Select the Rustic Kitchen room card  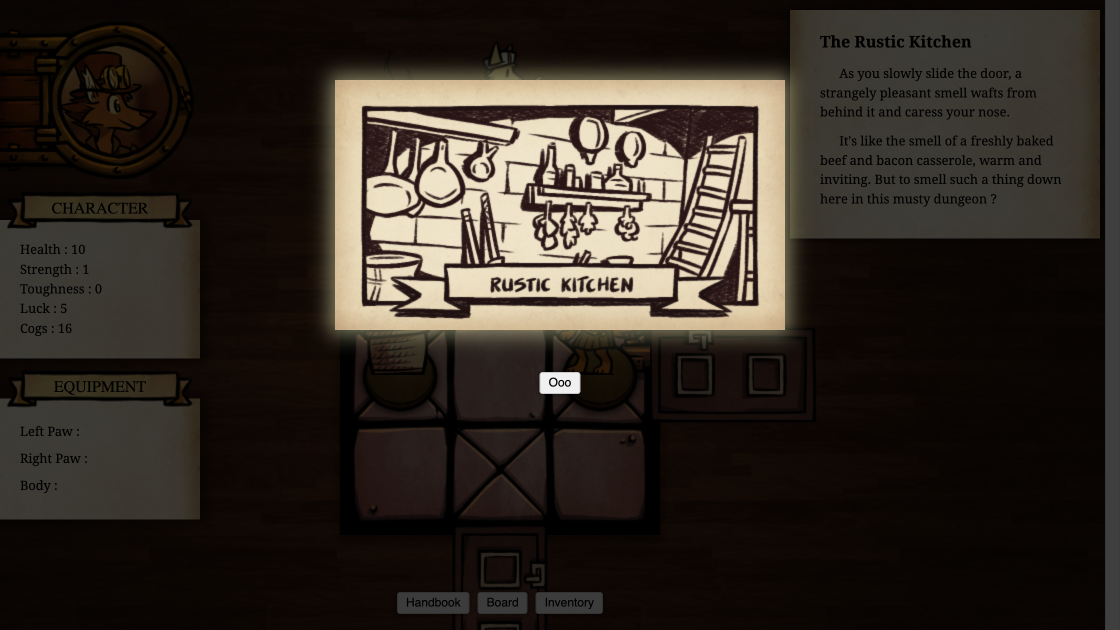(x=559, y=205)
